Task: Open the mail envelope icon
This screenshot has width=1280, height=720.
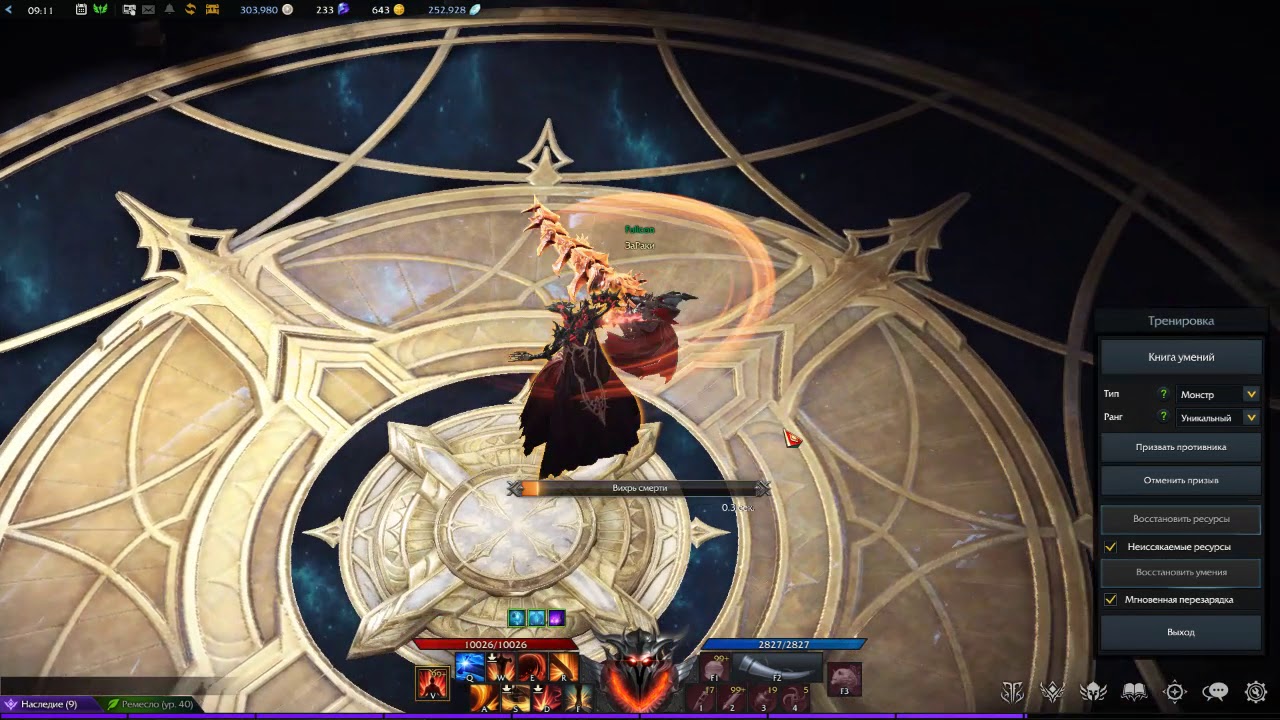Action: 148,10
